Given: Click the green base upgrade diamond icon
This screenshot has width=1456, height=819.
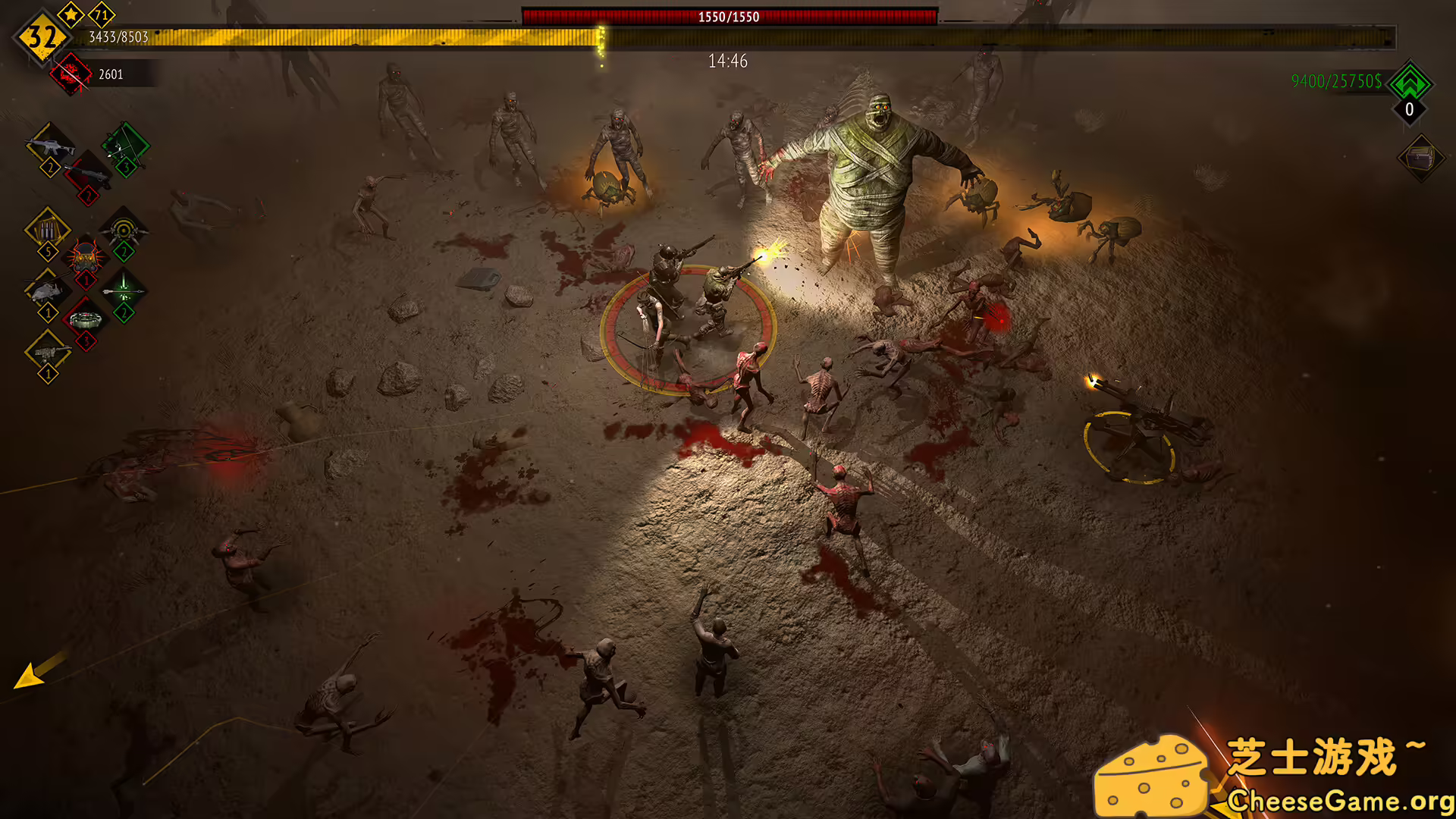Looking at the screenshot, I should point(1408,83).
